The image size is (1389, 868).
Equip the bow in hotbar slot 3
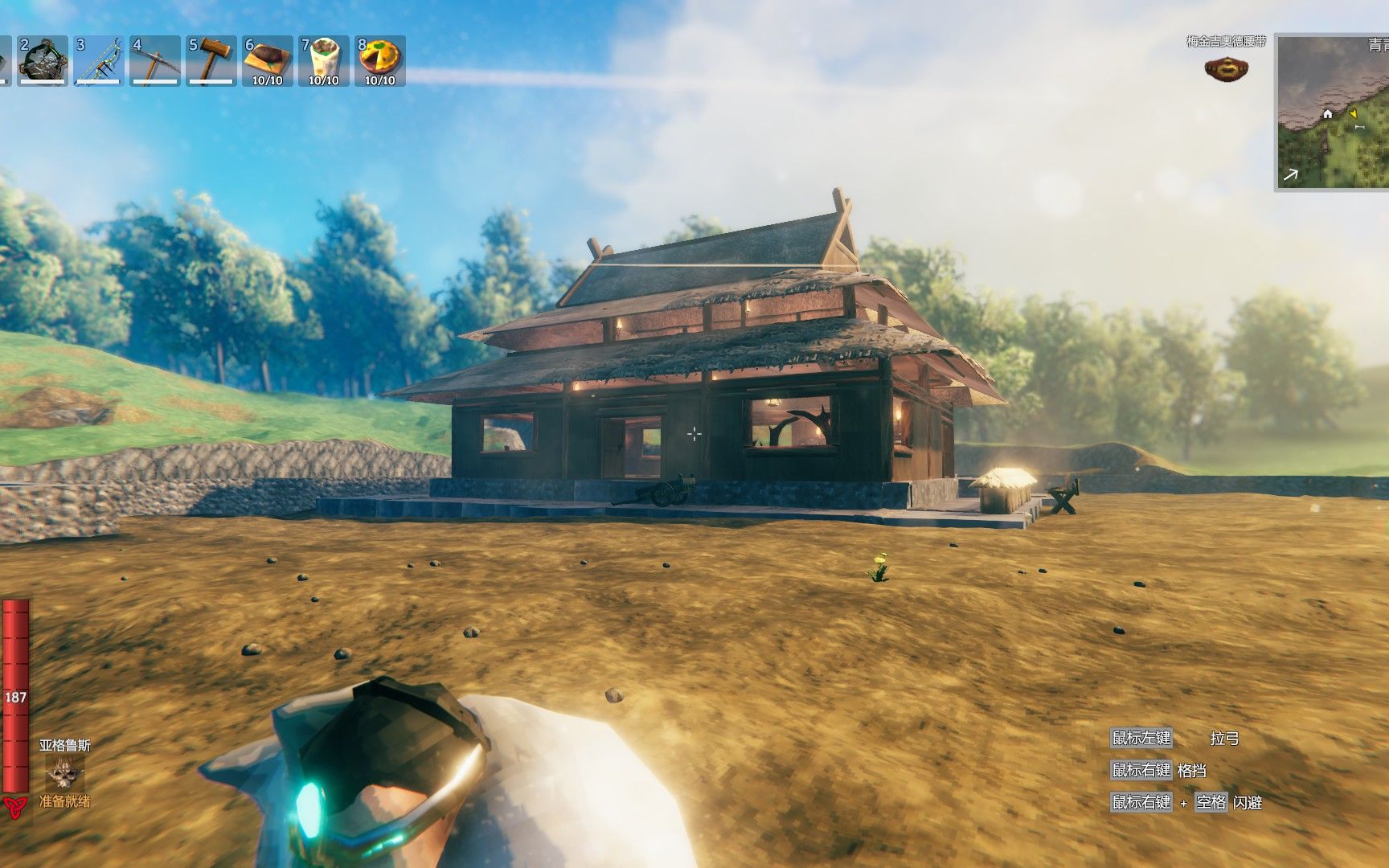click(x=99, y=60)
